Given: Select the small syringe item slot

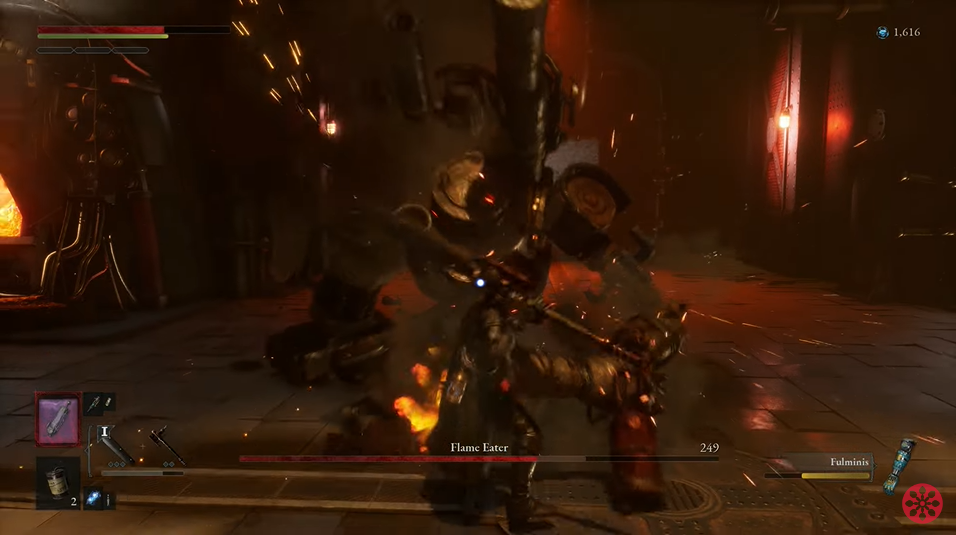Looking at the screenshot, I should pyautogui.click(x=99, y=402).
